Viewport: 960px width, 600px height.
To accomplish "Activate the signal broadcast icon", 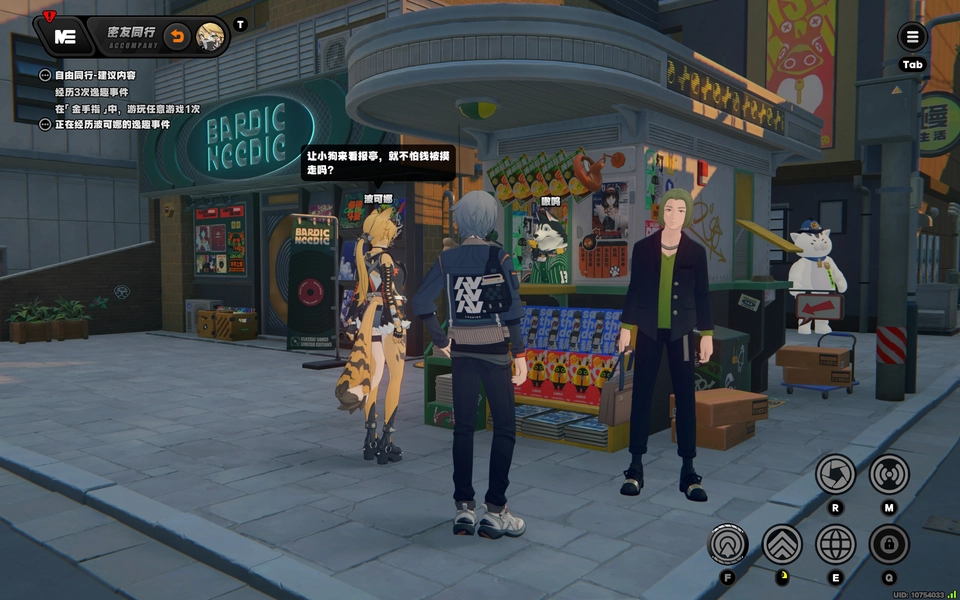I will [x=889, y=474].
